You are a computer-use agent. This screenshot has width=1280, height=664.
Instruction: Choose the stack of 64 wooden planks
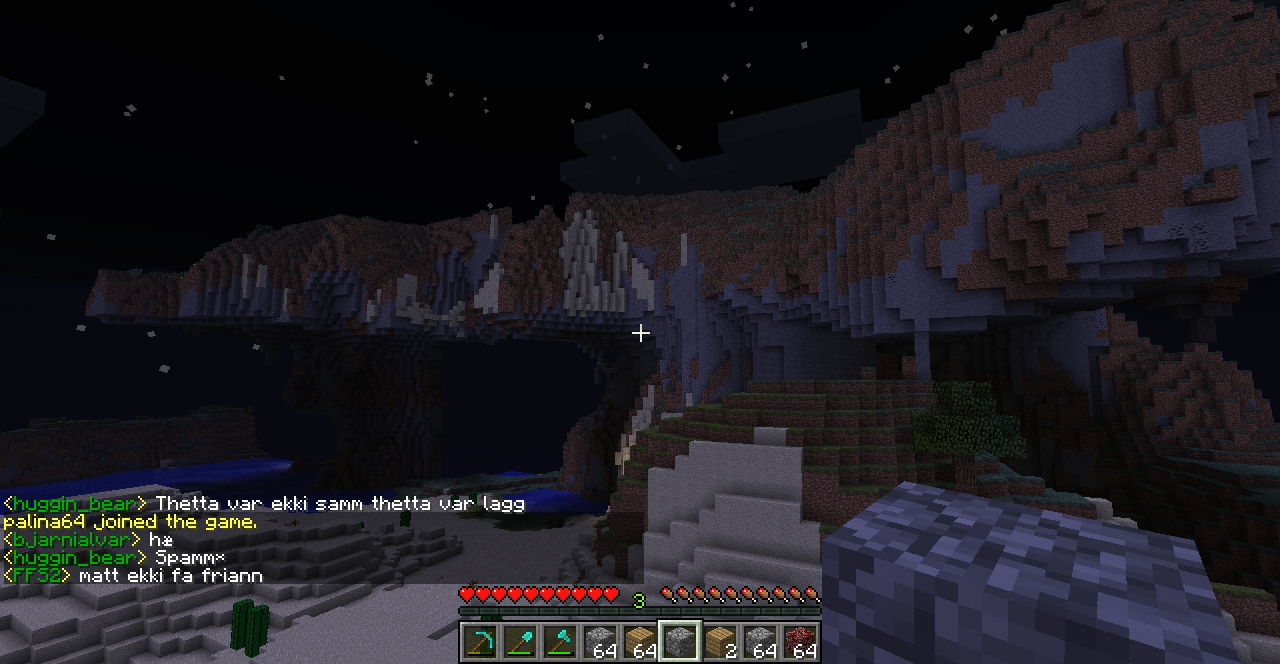tap(640, 641)
